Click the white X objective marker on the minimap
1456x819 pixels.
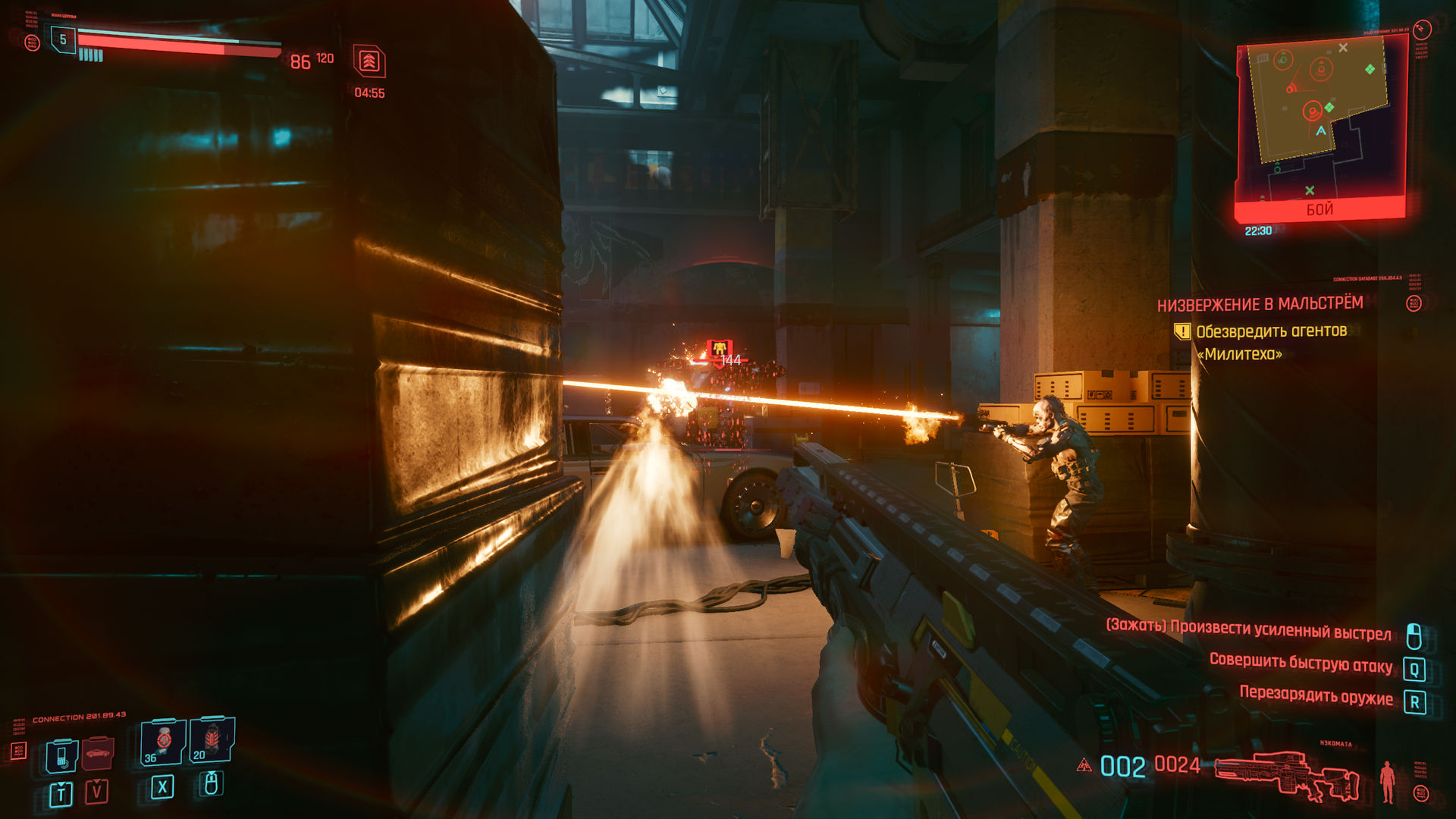(x=1343, y=49)
